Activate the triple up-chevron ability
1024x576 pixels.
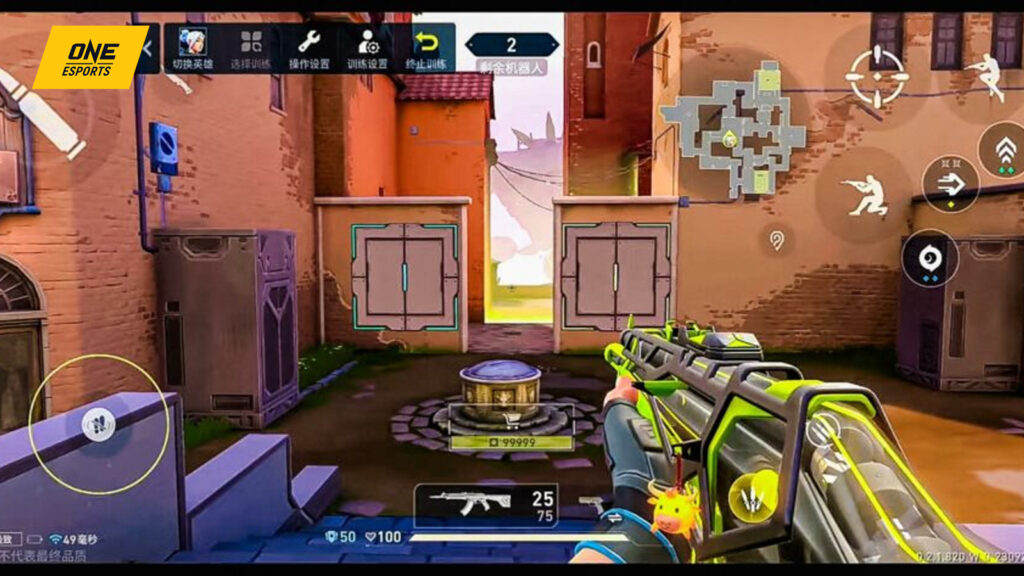[x=1004, y=150]
